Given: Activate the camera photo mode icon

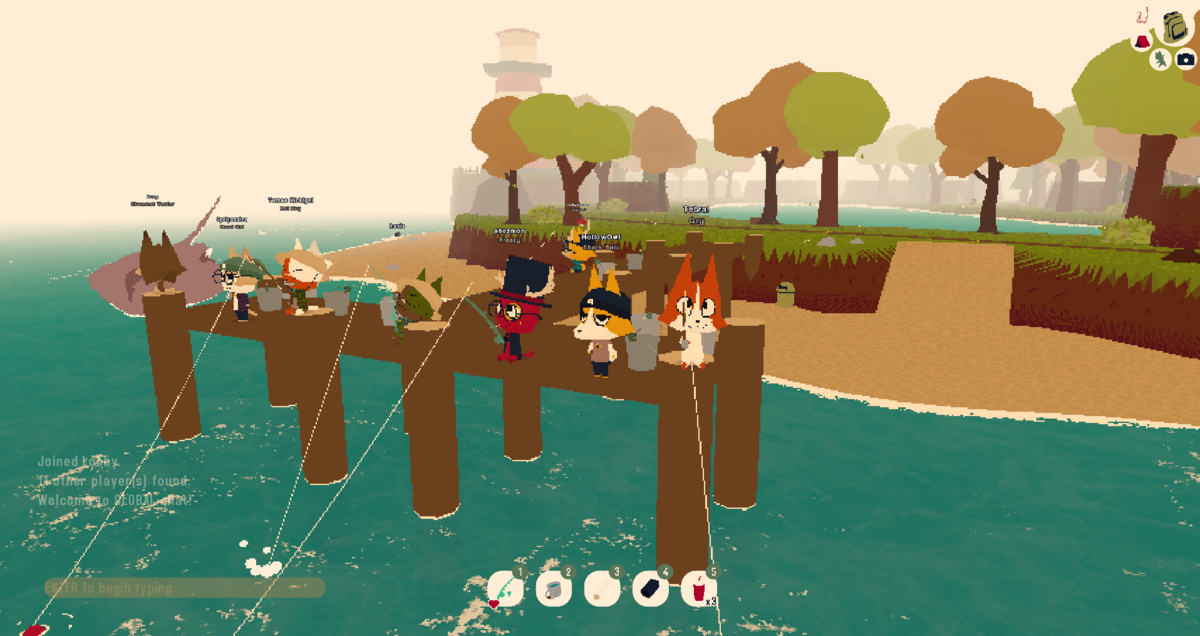Looking at the screenshot, I should point(1185,60).
